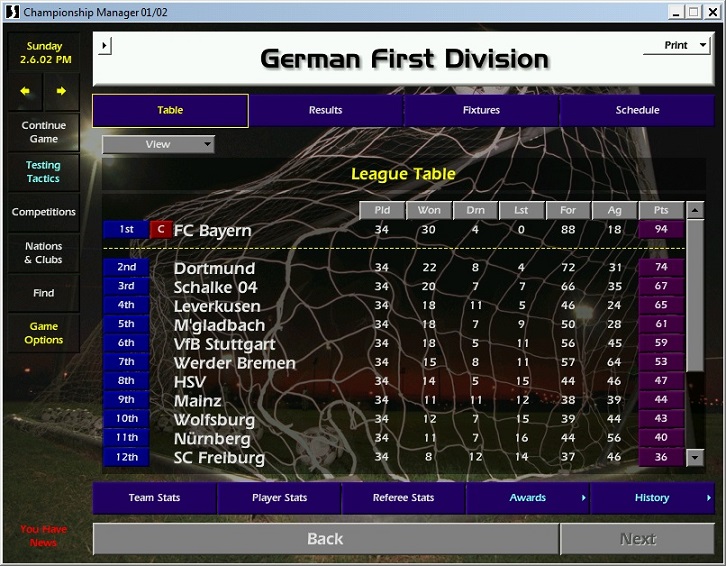Show Team Stats
This screenshot has height=566, width=726.
coord(154,498)
